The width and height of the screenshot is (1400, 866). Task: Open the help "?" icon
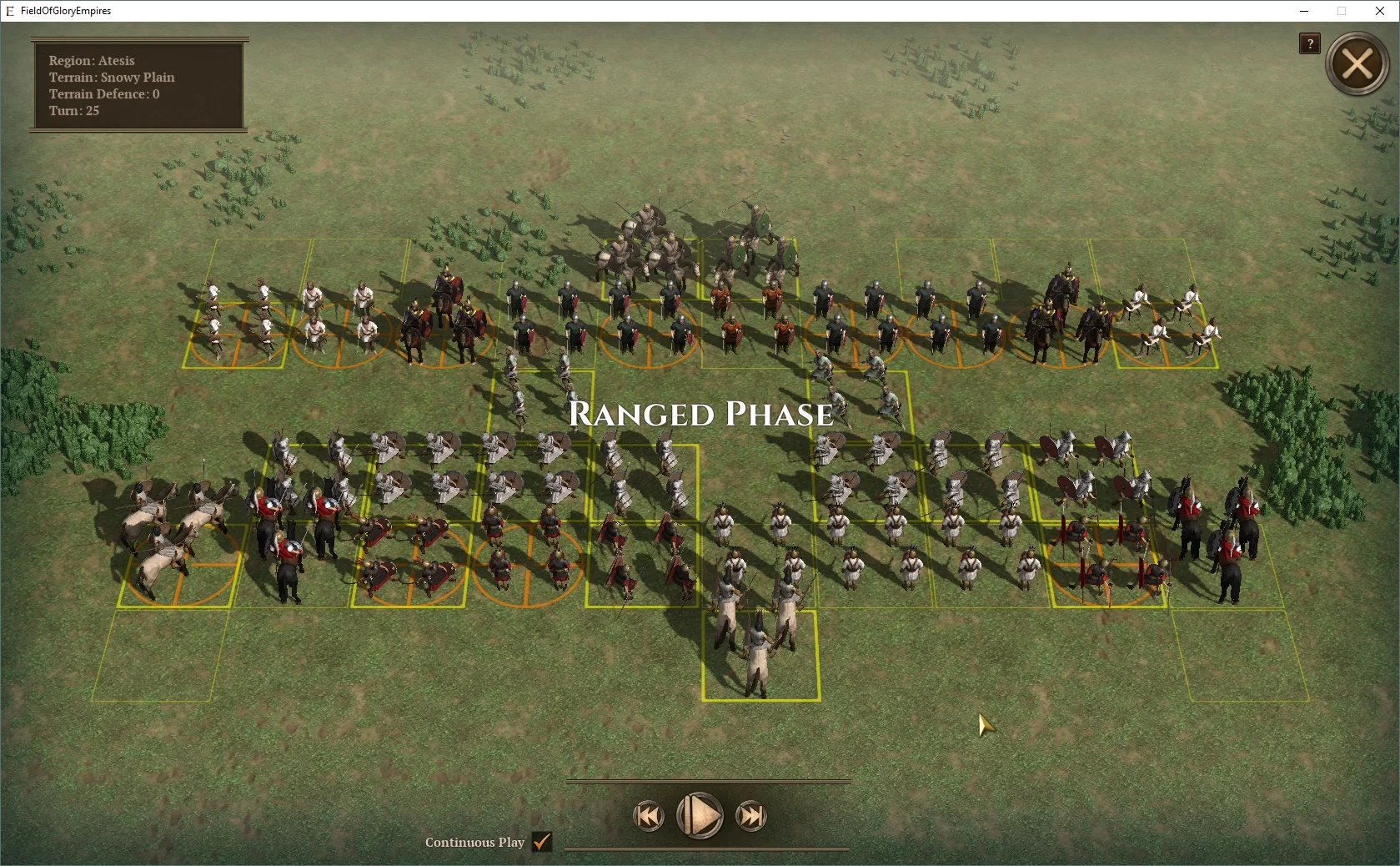pyautogui.click(x=1309, y=44)
